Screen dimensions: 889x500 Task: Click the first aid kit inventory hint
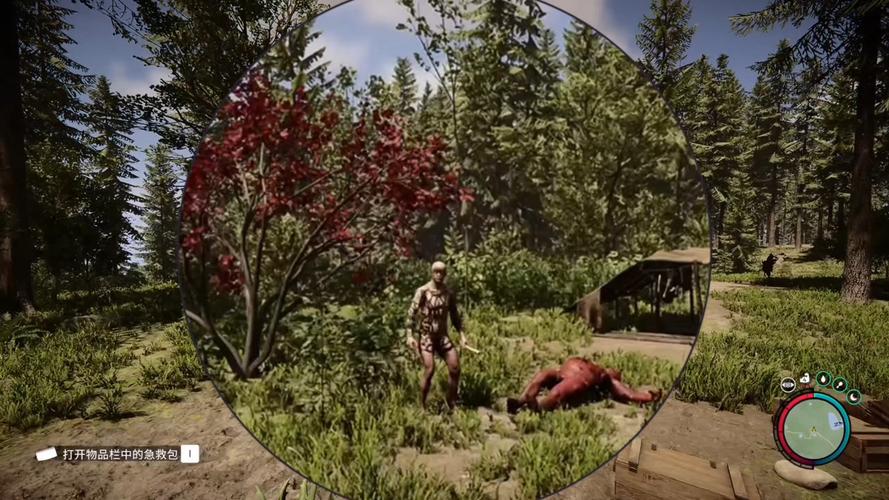click(x=118, y=454)
